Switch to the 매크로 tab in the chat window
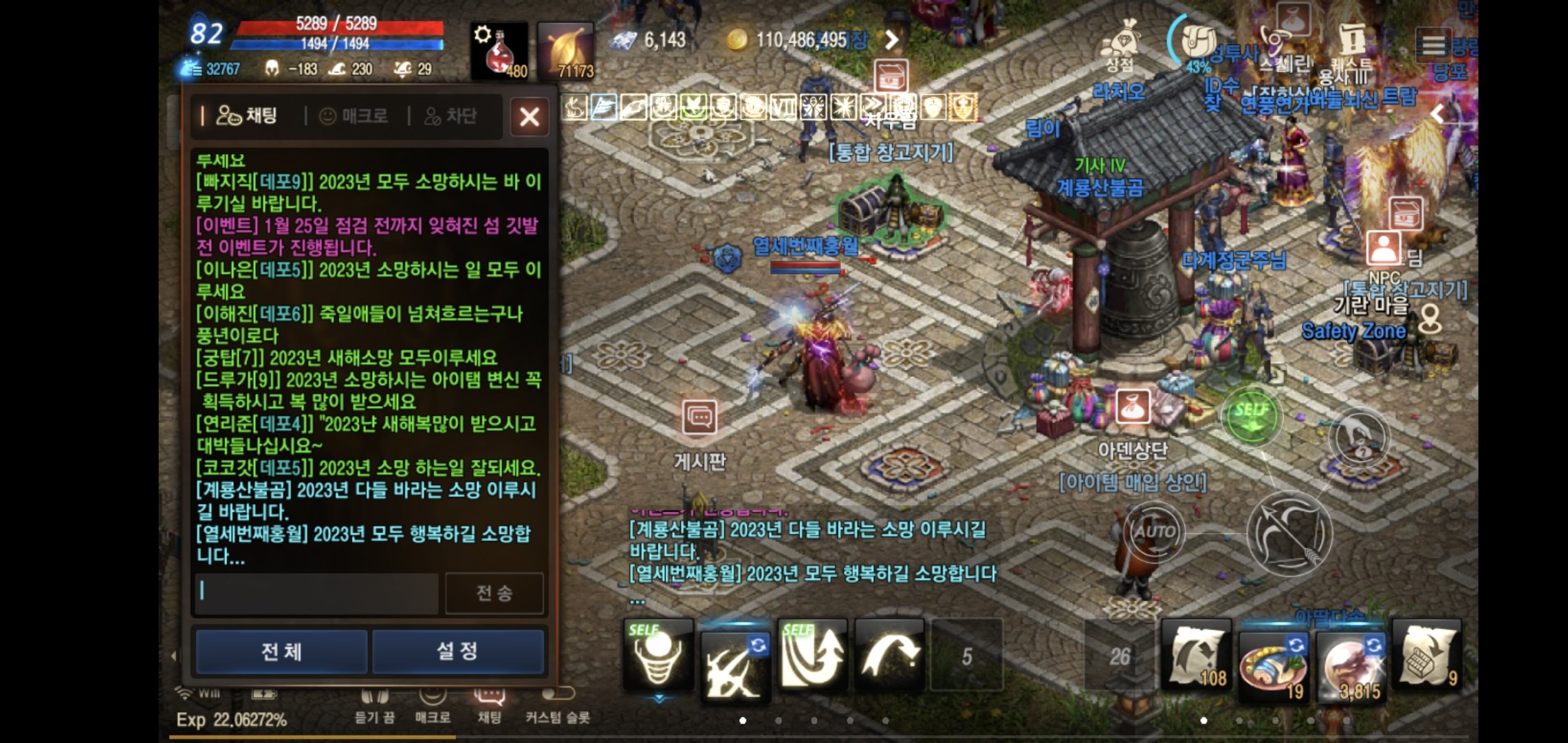This screenshot has width=1568, height=743. pyautogui.click(x=353, y=116)
